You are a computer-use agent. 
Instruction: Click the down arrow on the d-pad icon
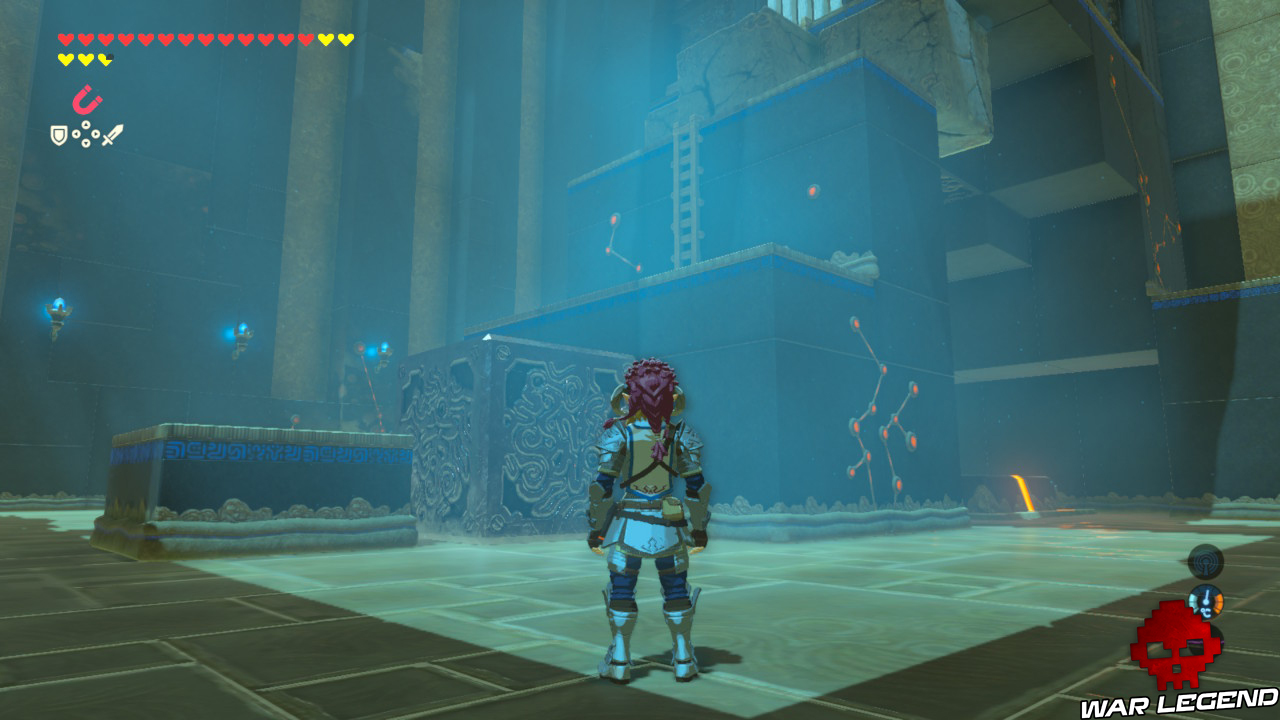click(86, 143)
